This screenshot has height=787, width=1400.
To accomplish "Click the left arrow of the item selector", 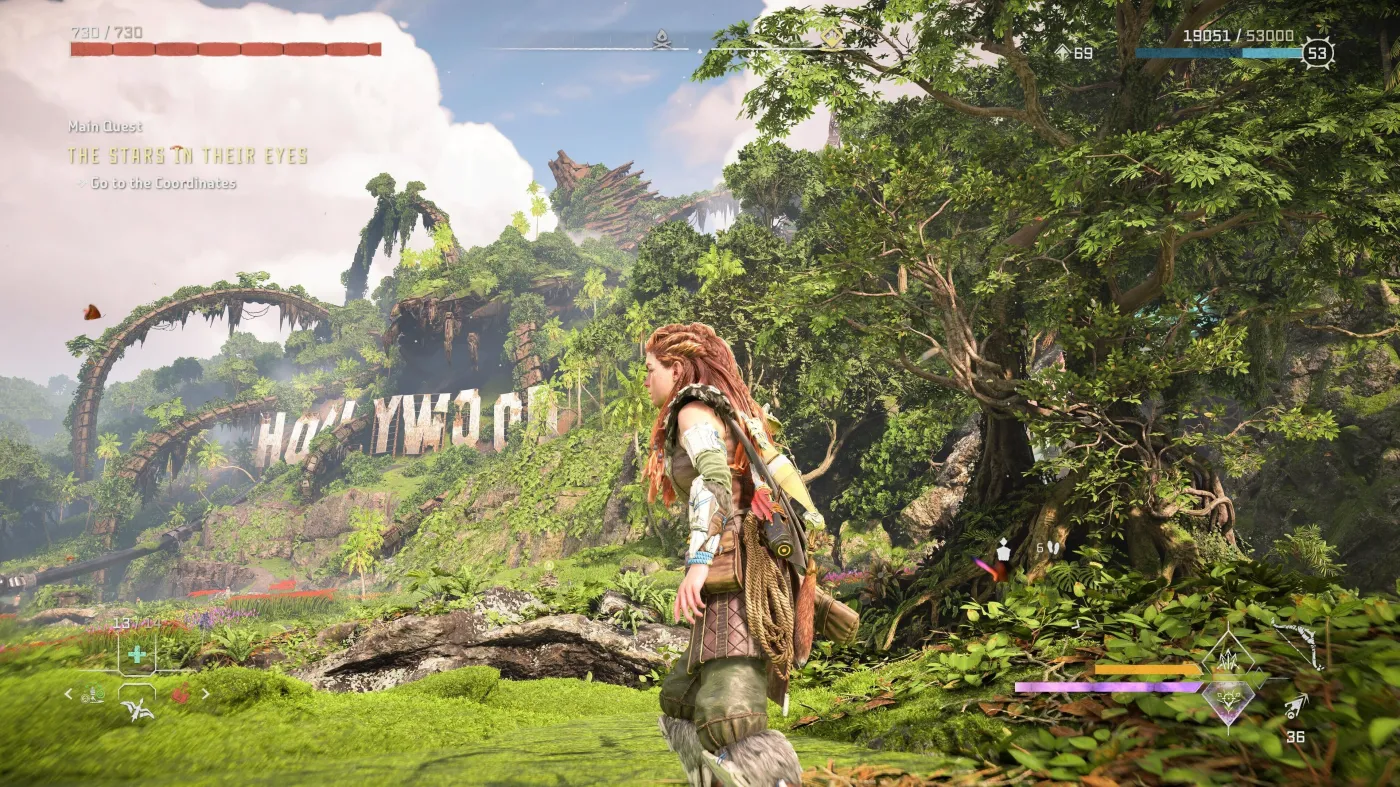I will tap(68, 693).
